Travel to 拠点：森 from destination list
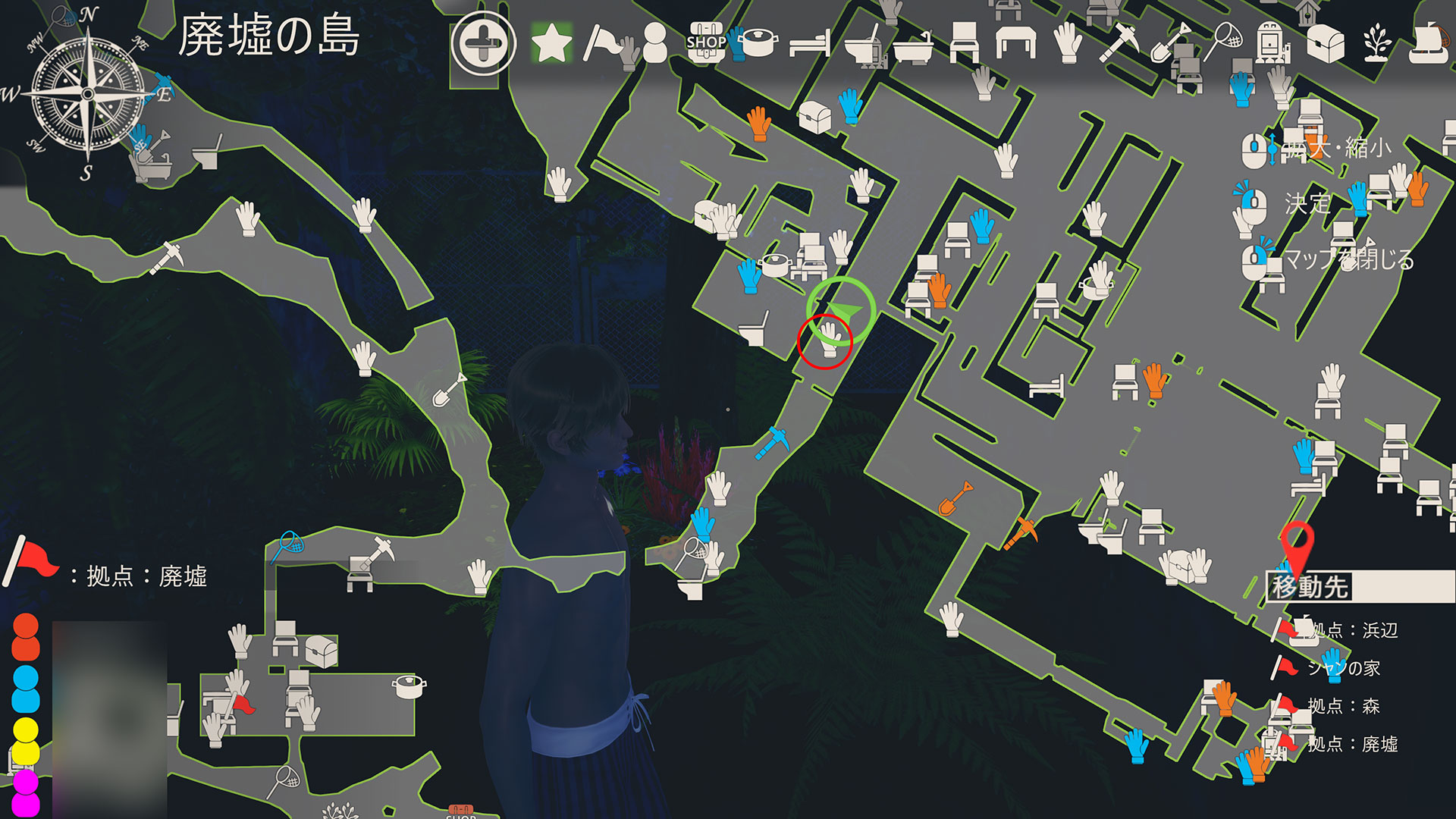This screenshot has width=1456, height=819. 1343,706
